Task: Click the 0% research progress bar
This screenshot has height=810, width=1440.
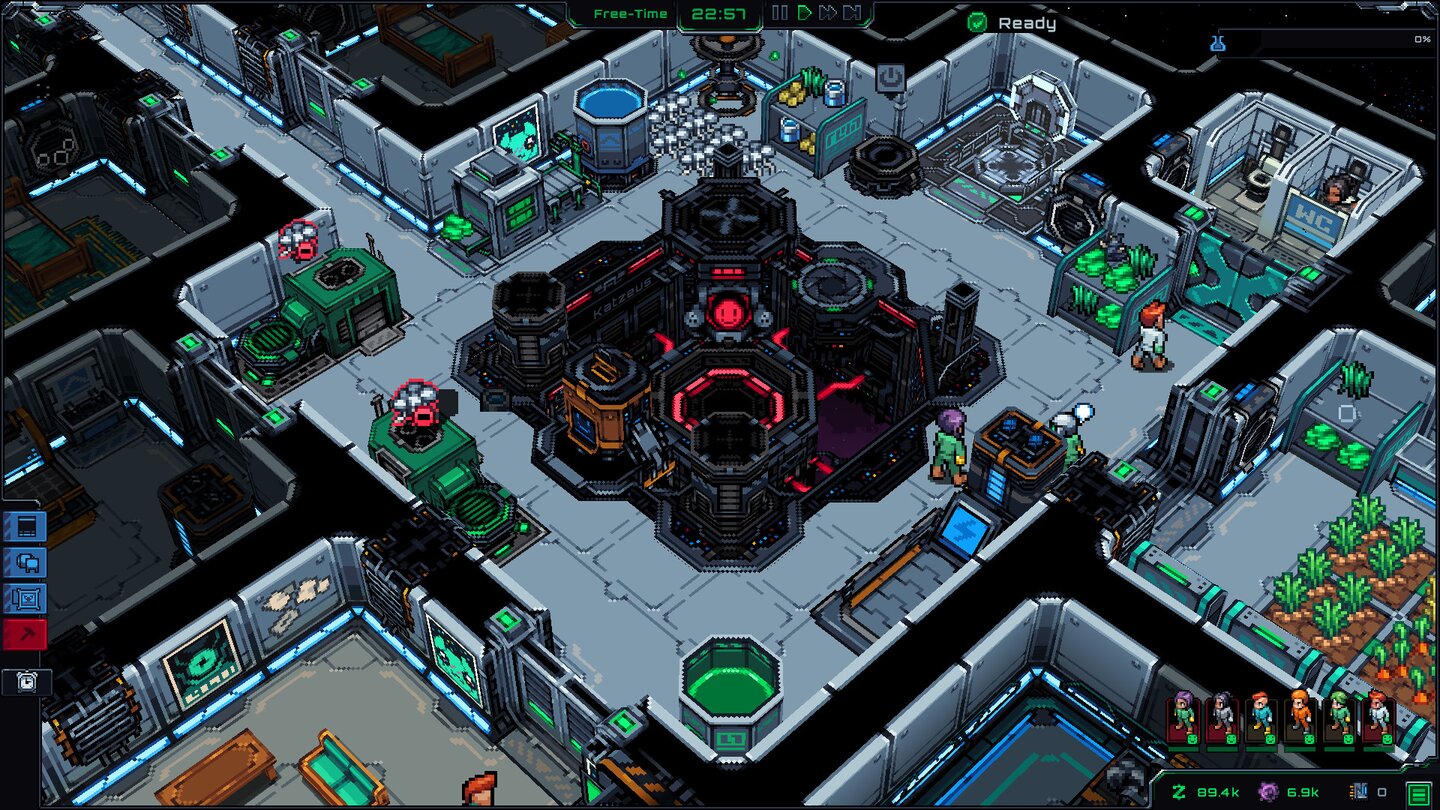Action: pos(1330,40)
